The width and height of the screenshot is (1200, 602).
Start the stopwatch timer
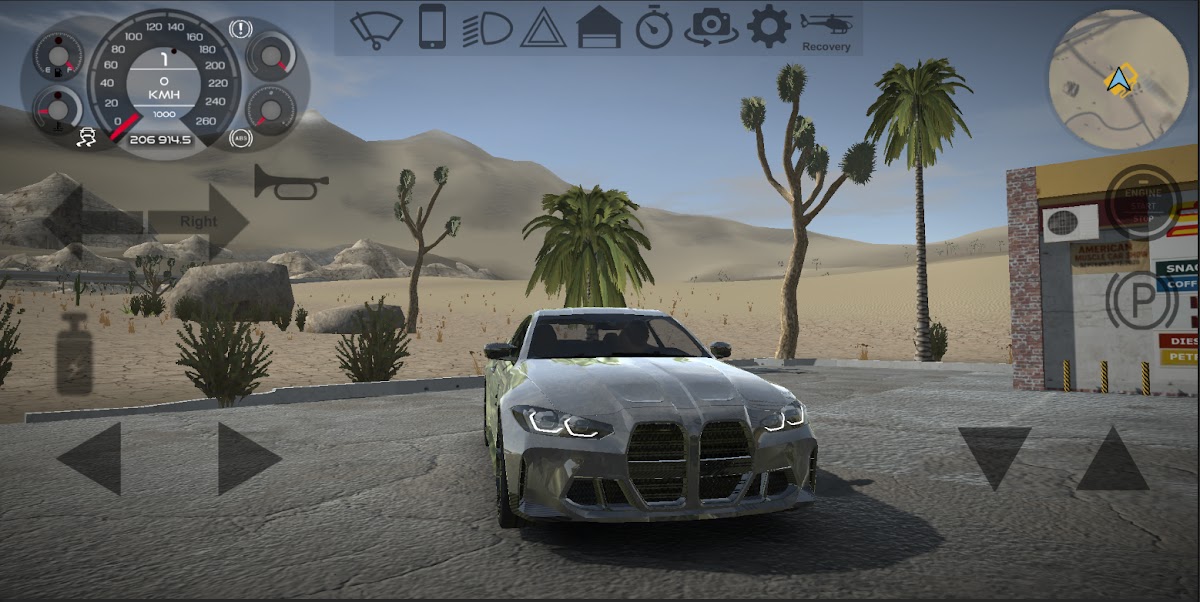tap(654, 28)
